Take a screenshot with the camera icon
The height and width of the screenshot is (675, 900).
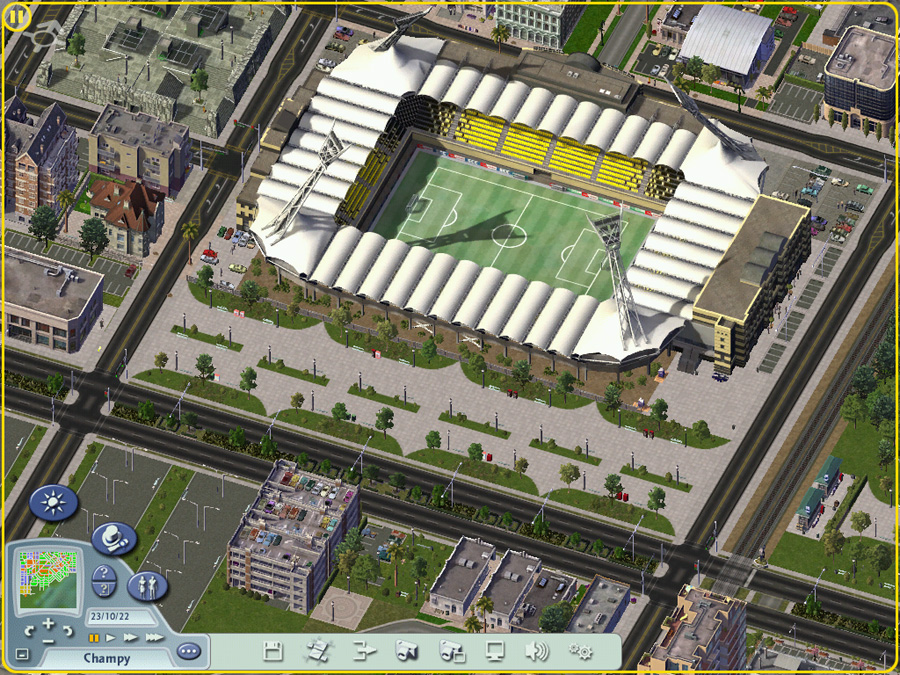(406, 652)
